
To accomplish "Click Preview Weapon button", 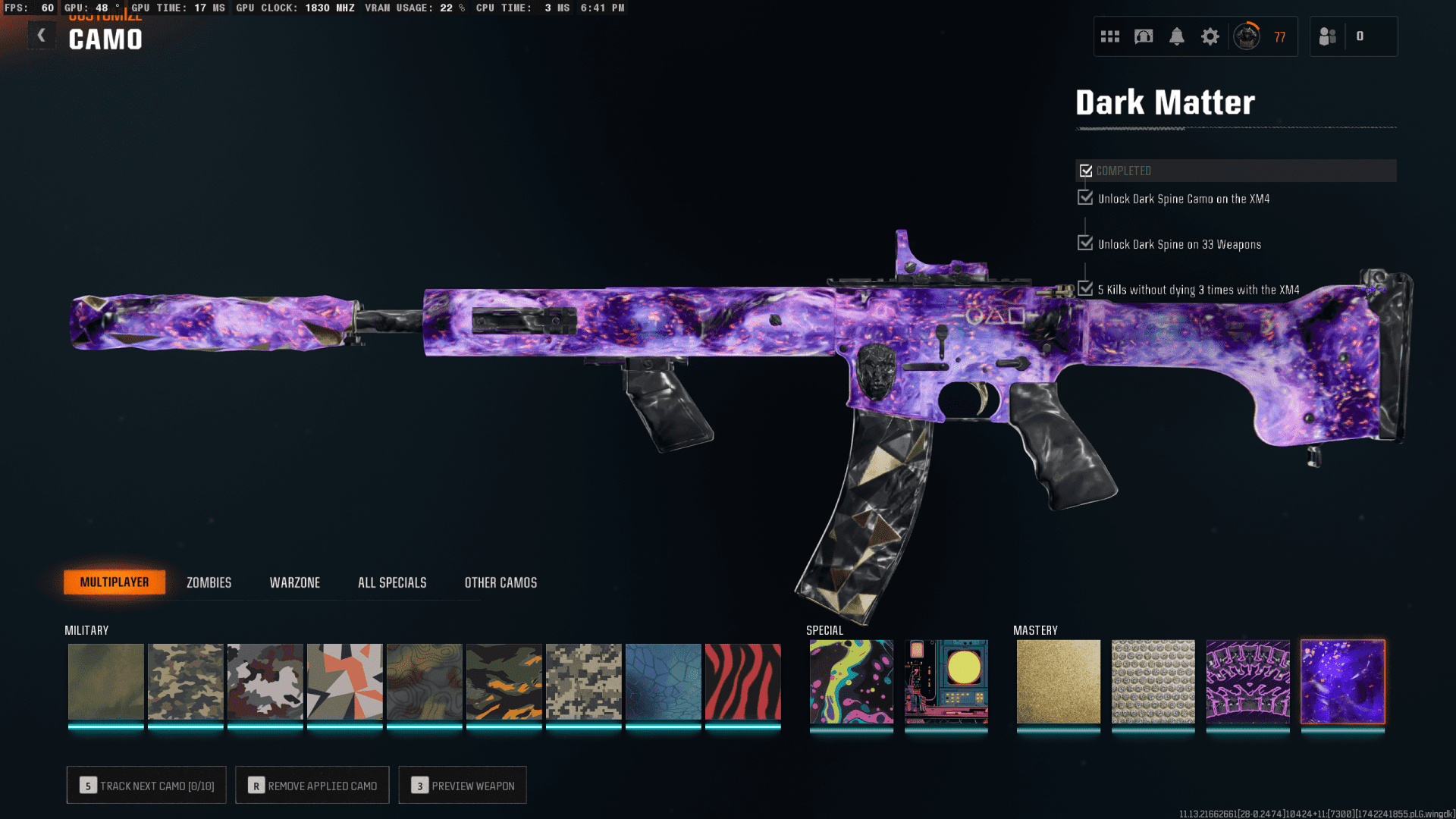I will point(463,785).
